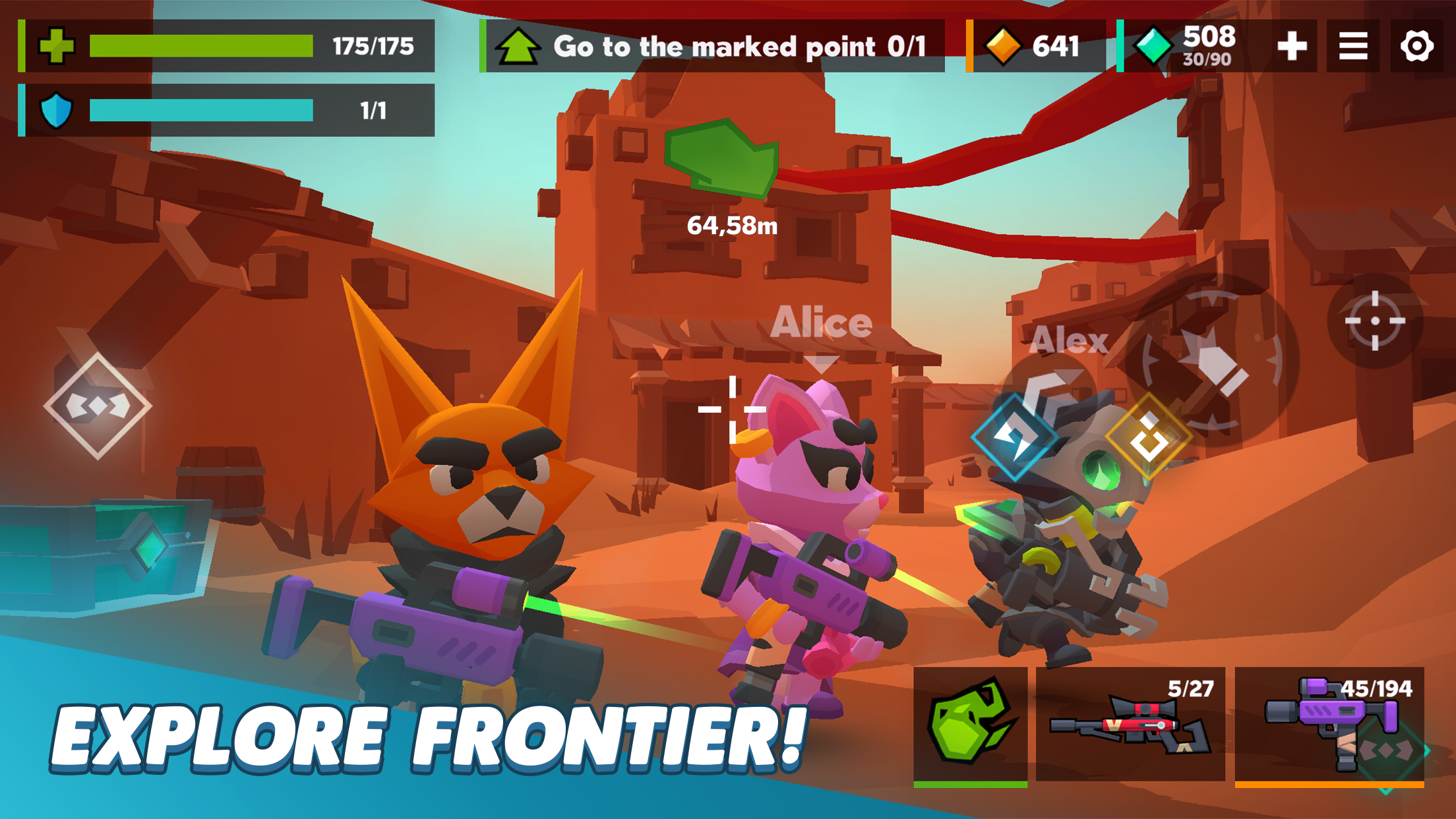
Task: Tap the plus currency icon
Action: (x=1291, y=46)
